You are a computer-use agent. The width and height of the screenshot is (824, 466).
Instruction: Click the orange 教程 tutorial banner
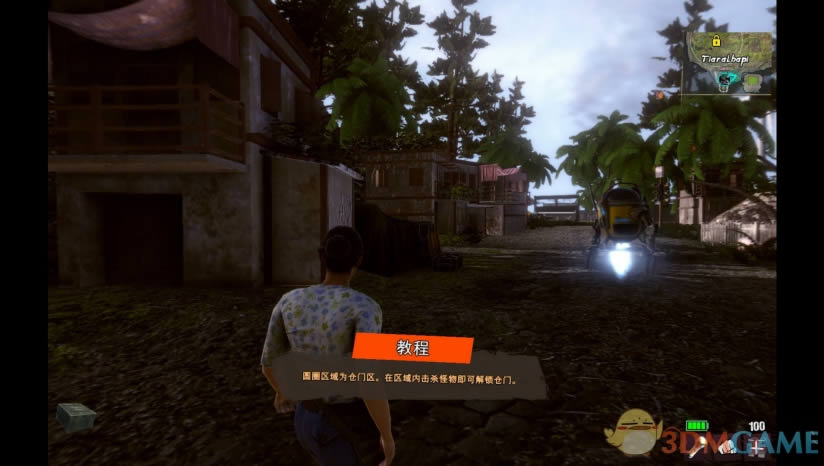point(412,349)
